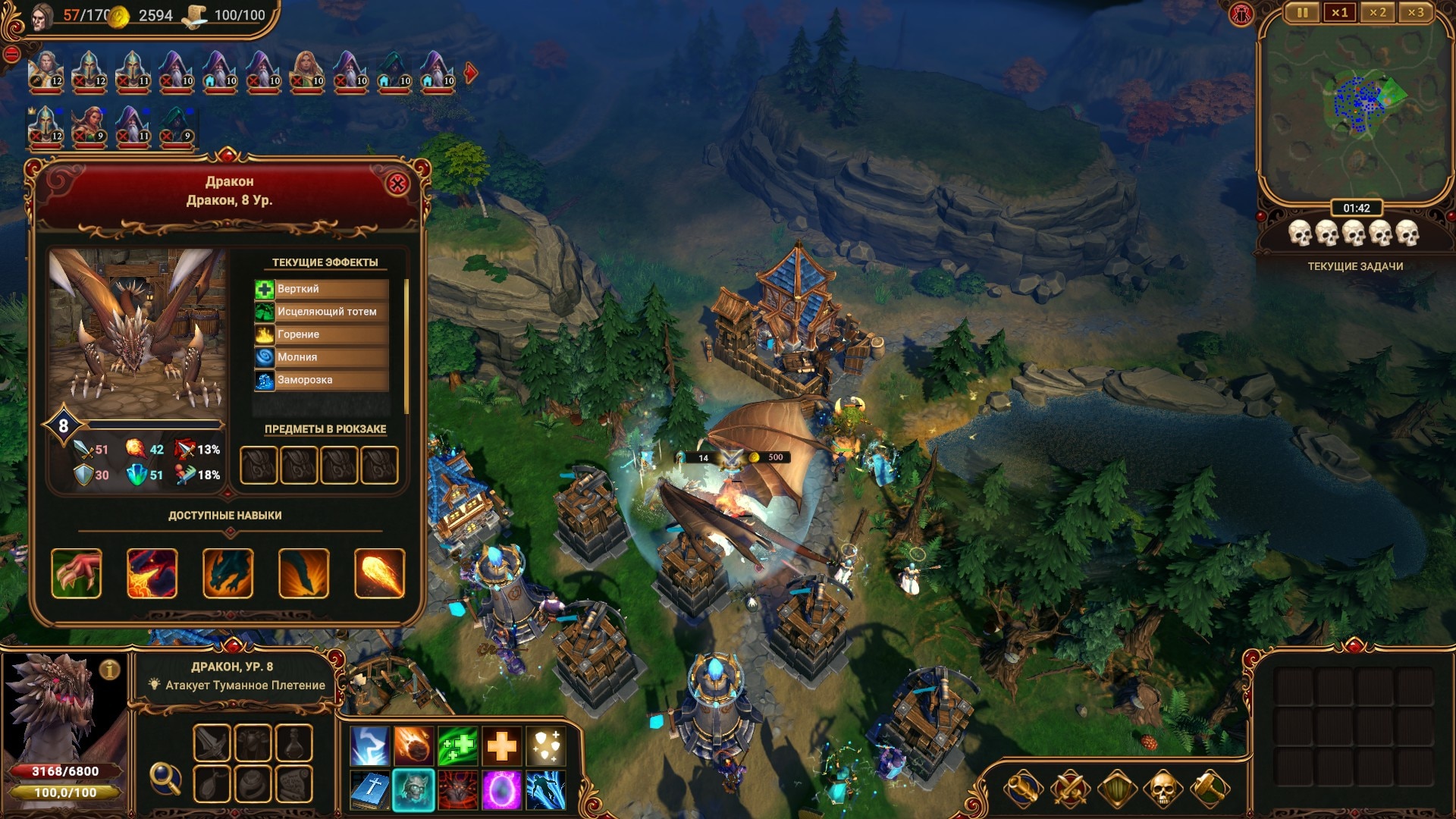This screenshot has width=1456, height=819.
Task: Activate the purple portal spell
Action: click(x=501, y=790)
